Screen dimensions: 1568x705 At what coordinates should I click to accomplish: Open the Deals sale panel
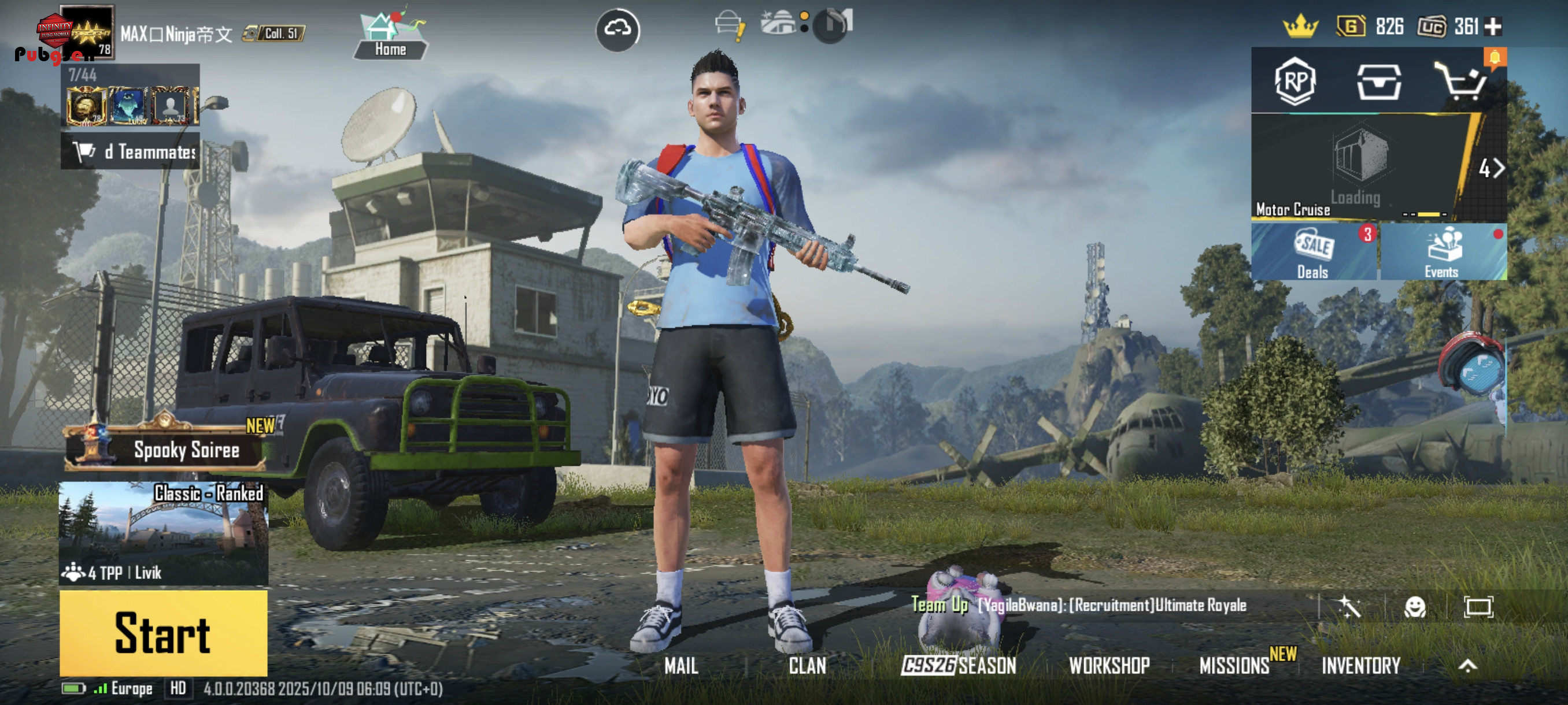pos(1314,252)
